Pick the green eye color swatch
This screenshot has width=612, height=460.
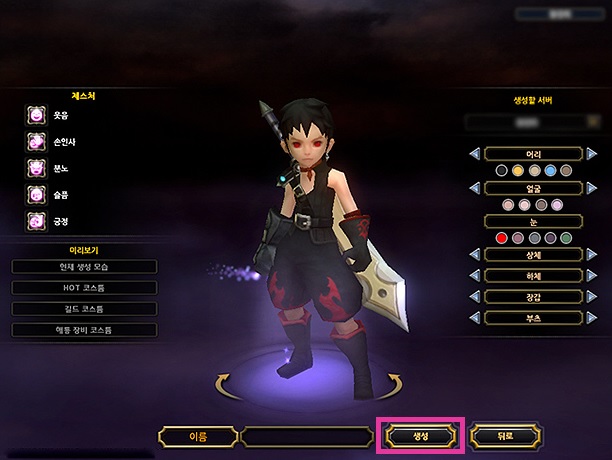point(566,238)
